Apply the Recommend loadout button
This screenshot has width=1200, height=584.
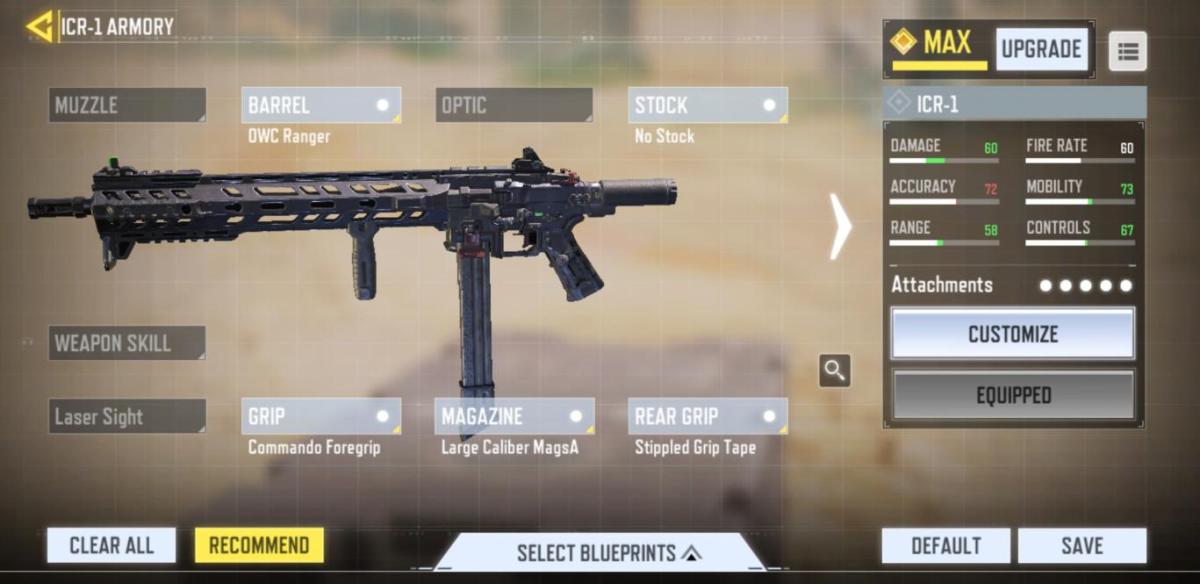[x=259, y=546]
